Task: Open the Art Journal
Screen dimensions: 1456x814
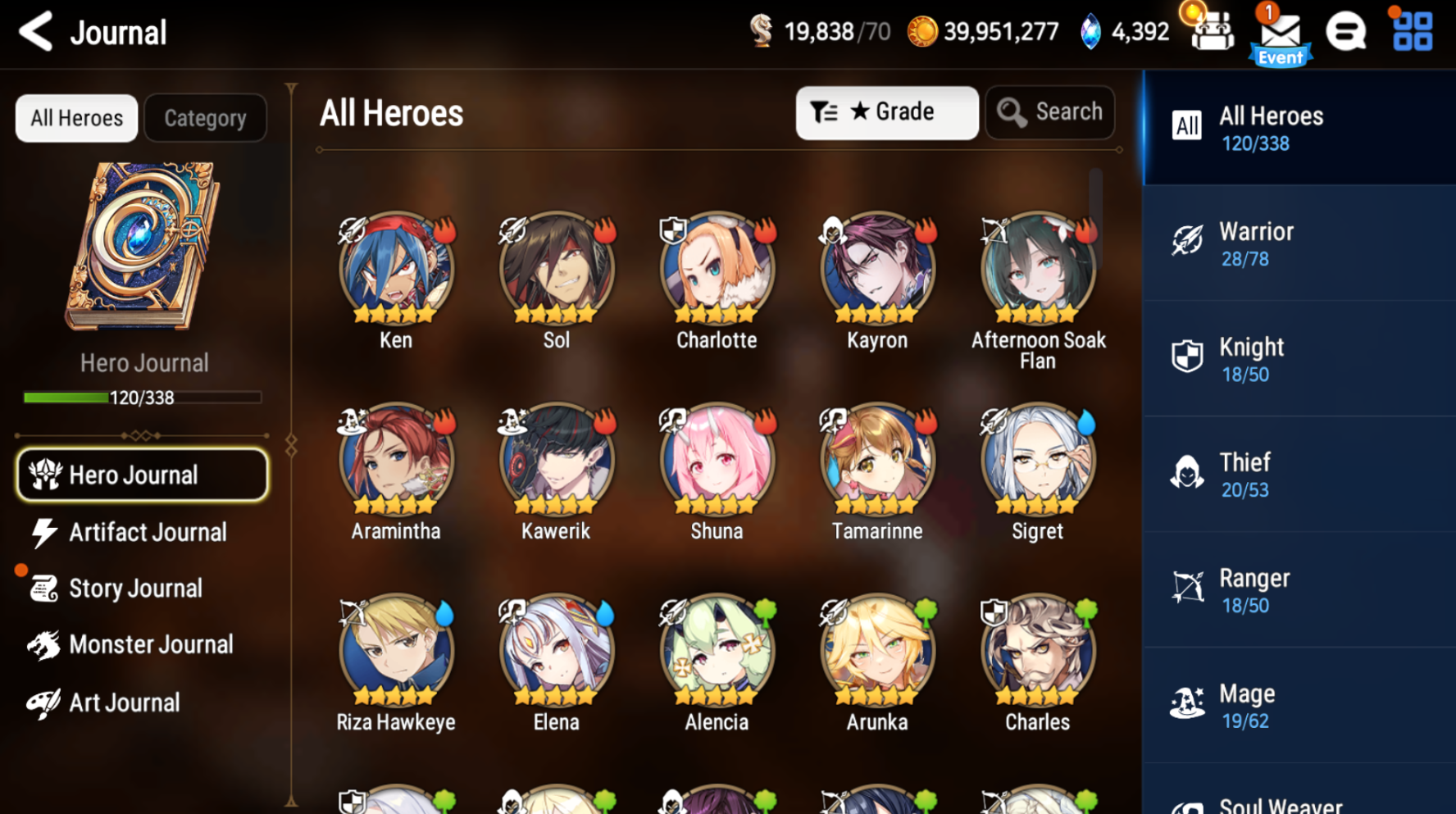Action: [x=123, y=703]
